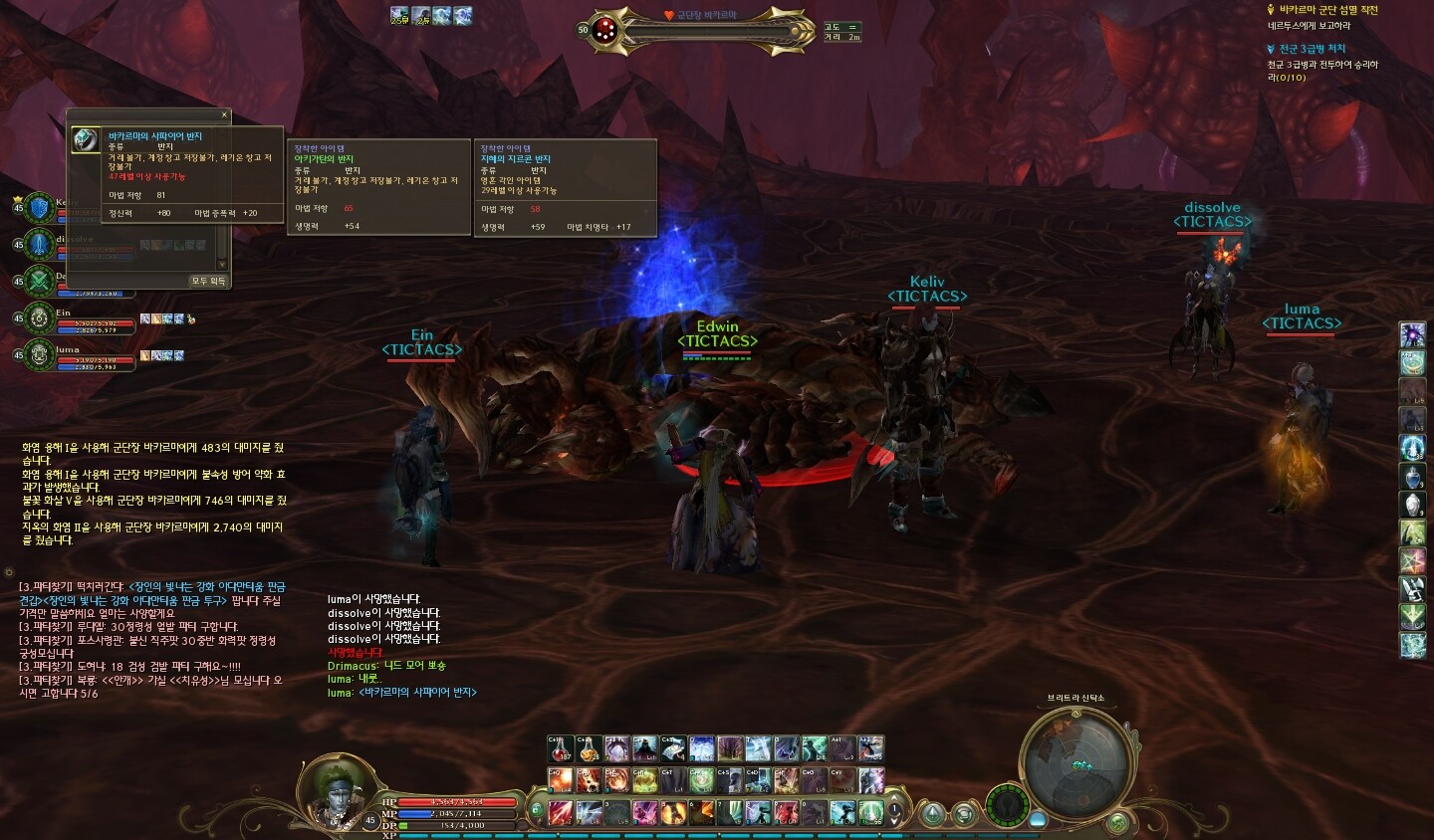Click the round green button below the minimap
The image size is (1434, 840).
point(1118,823)
